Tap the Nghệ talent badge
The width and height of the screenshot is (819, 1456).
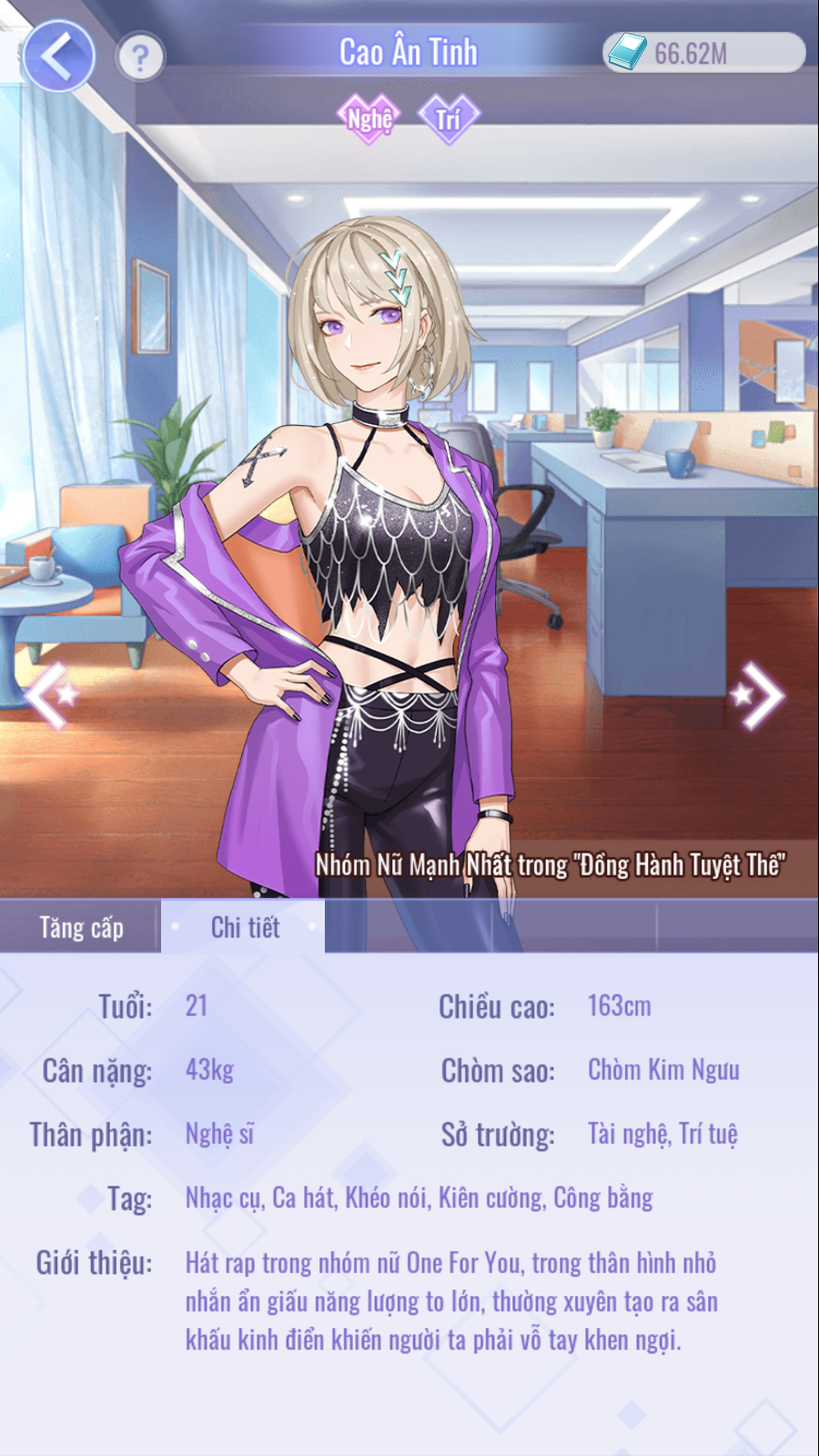(x=369, y=118)
